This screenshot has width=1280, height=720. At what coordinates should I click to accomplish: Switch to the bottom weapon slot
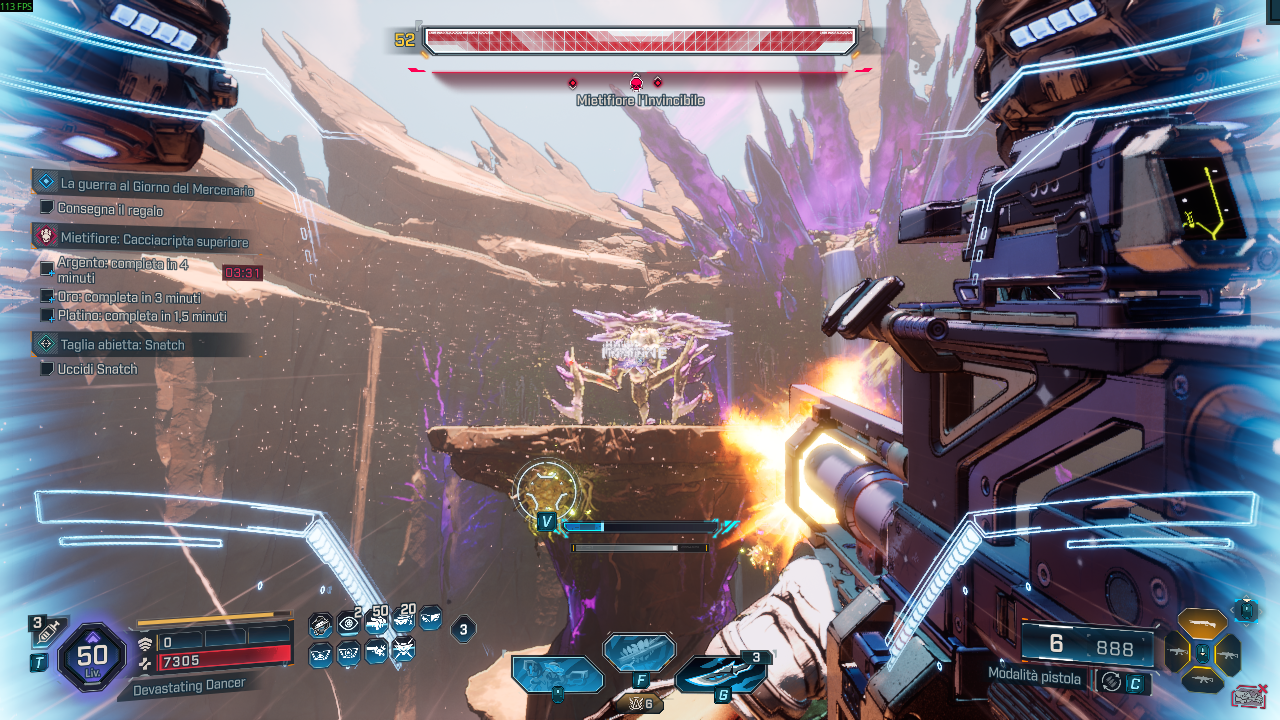1201,682
